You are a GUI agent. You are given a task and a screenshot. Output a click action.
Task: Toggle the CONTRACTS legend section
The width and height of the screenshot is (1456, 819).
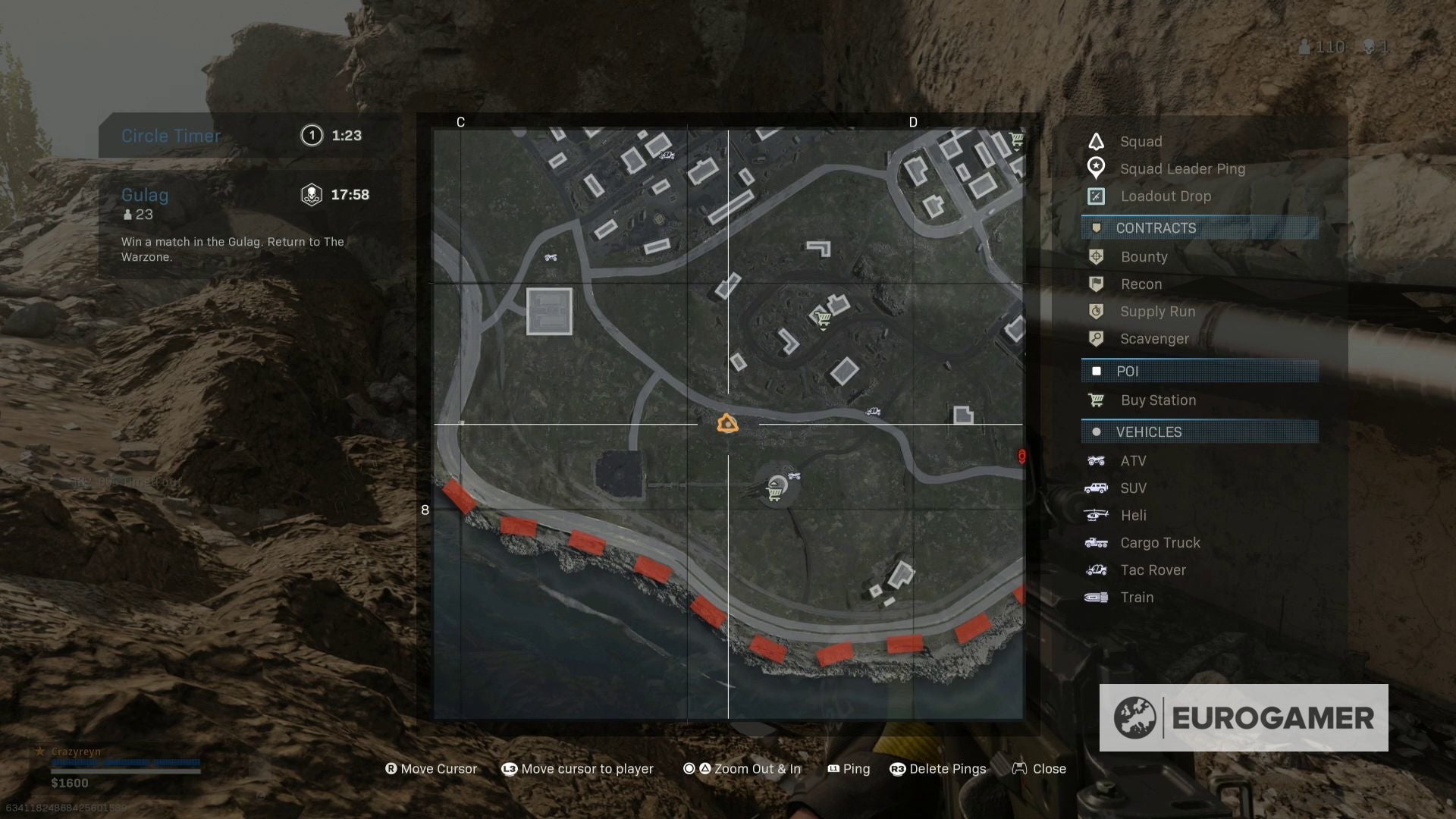tap(1199, 228)
